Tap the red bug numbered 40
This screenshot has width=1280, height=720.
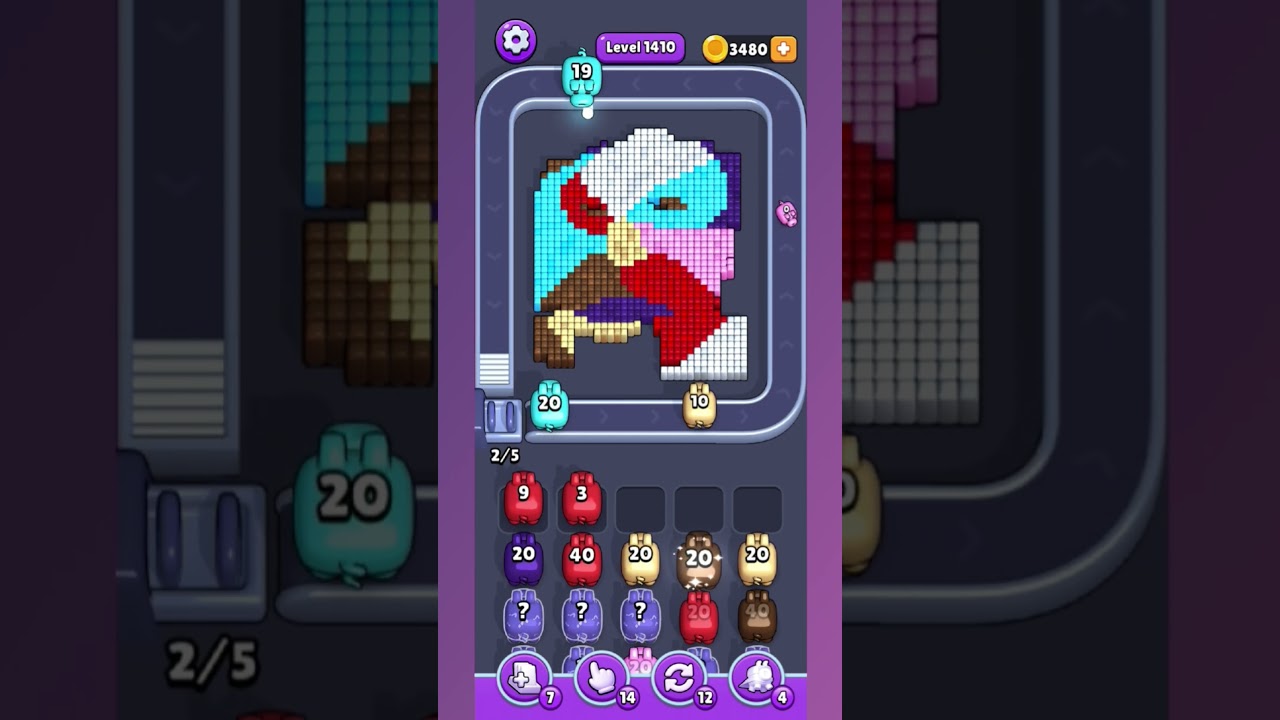(582, 559)
